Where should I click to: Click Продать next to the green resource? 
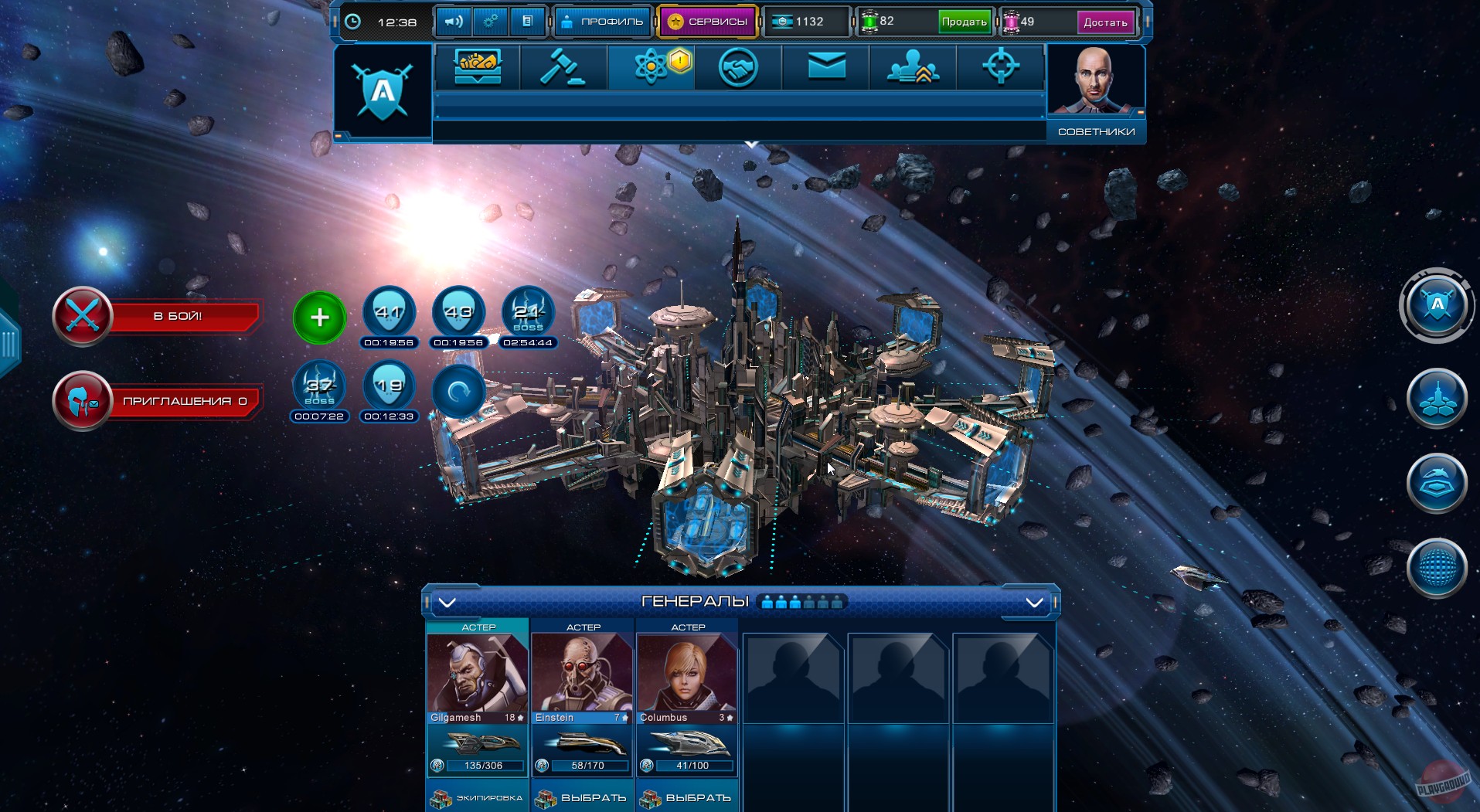(x=963, y=22)
